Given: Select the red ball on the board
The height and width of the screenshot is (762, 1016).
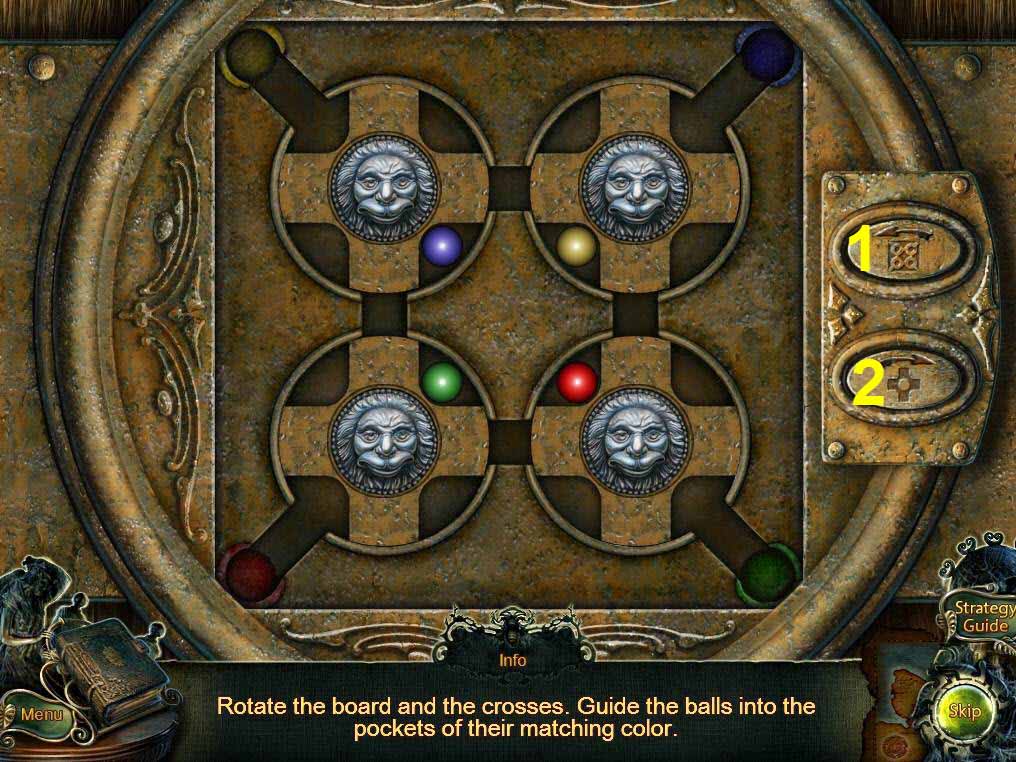Looking at the screenshot, I should pos(576,382).
